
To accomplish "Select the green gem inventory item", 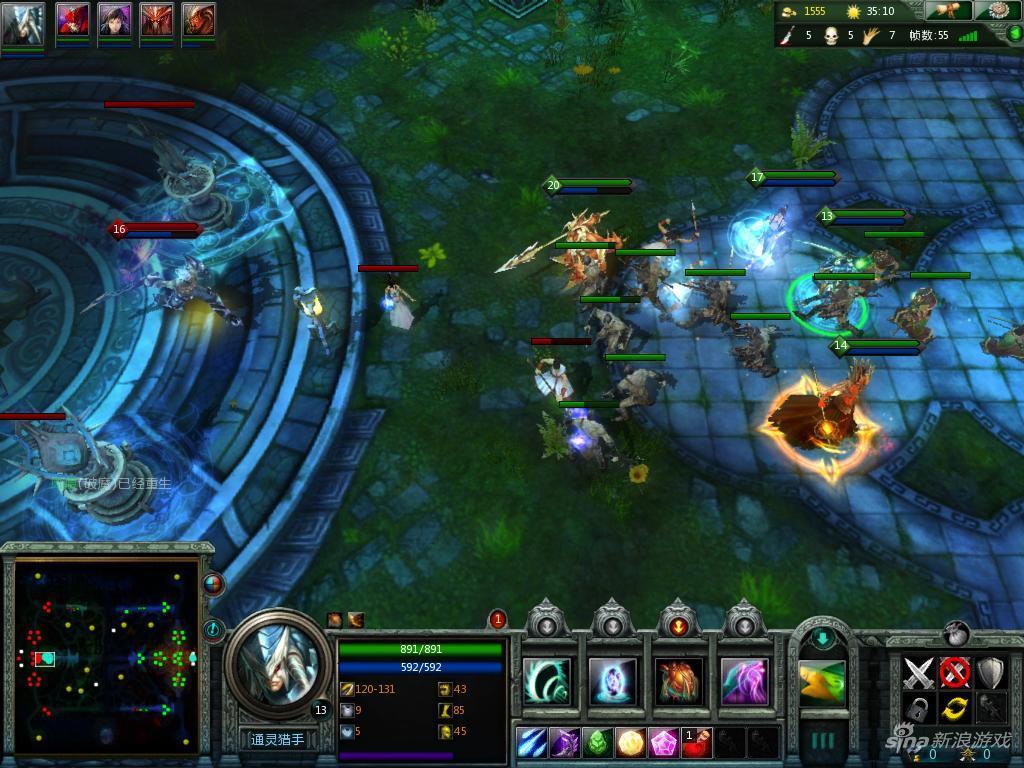I will pos(598,743).
